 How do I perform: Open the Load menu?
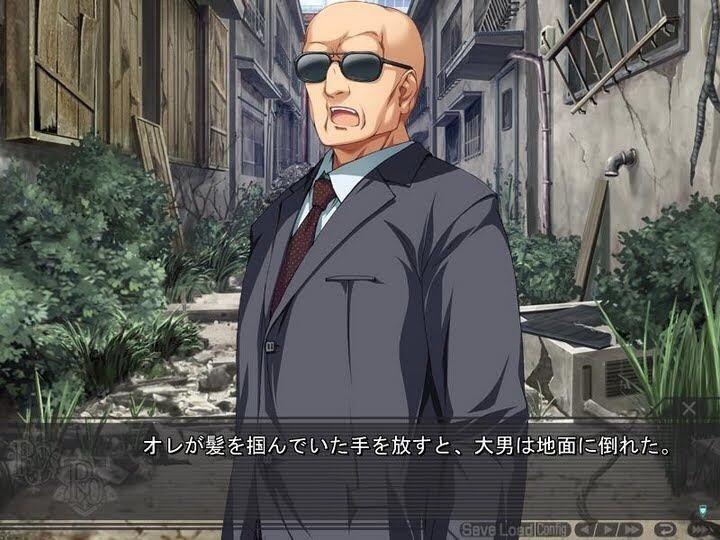point(516,529)
